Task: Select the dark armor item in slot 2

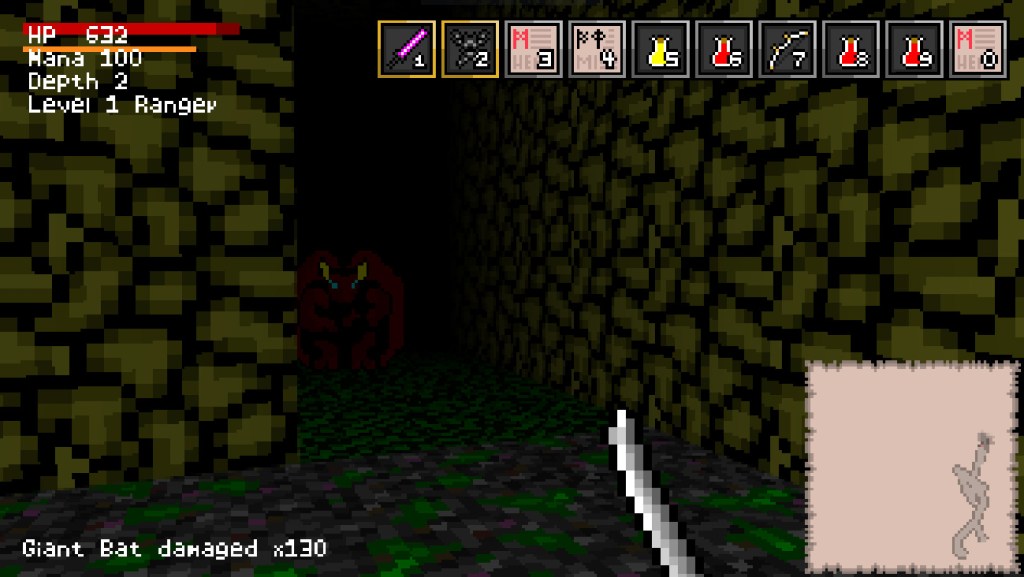Action: click(470, 49)
